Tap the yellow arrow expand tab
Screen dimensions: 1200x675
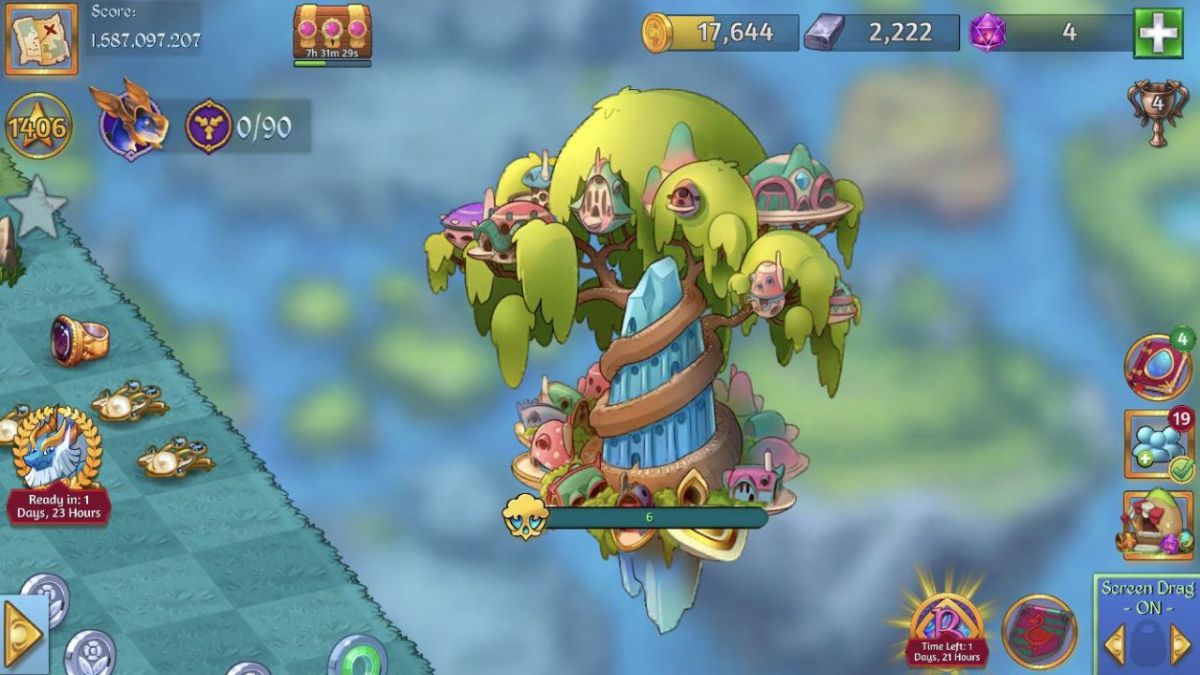click(22, 635)
